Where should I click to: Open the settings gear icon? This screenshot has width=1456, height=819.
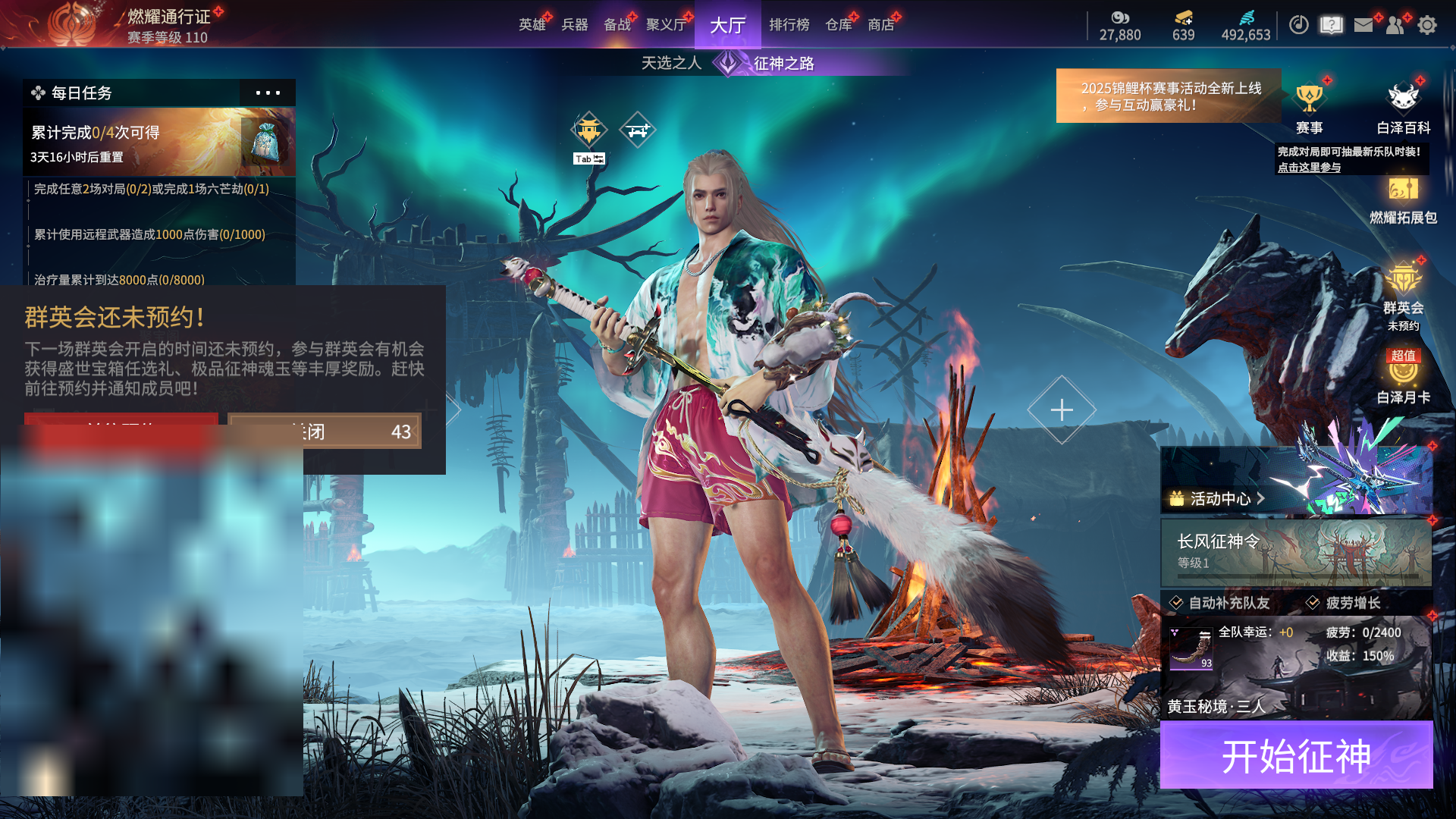(1427, 25)
